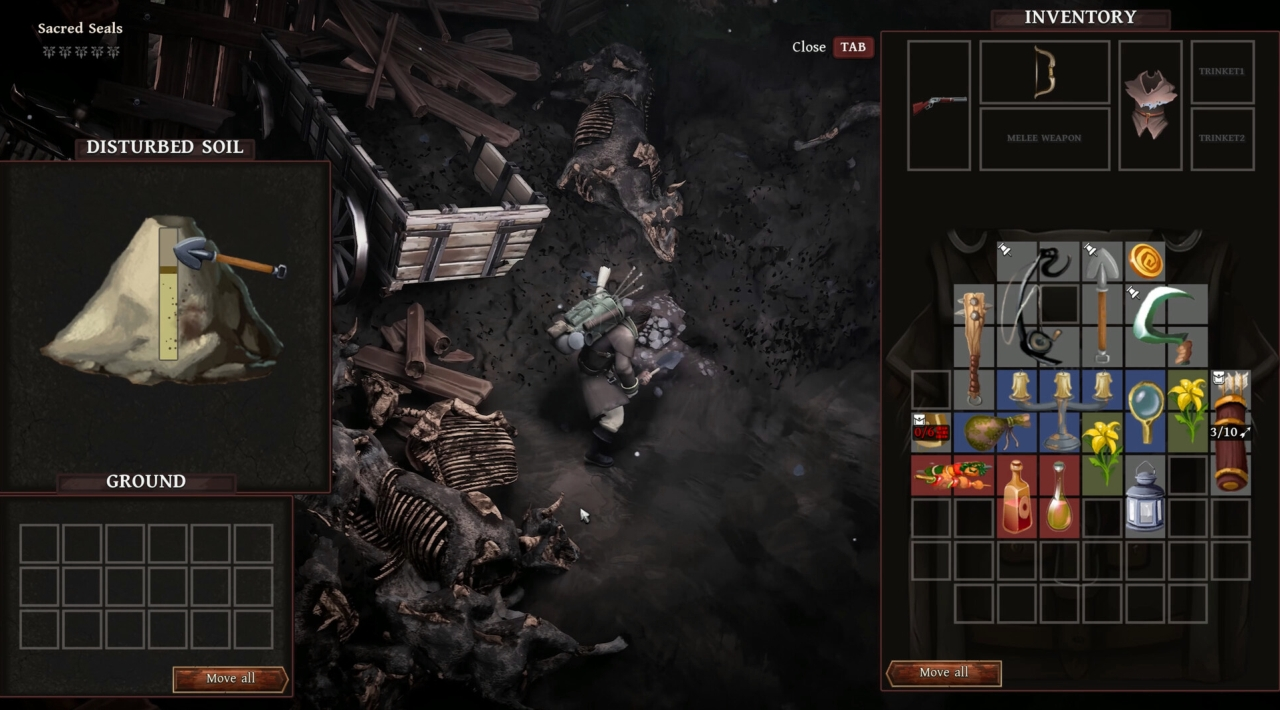The width and height of the screenshot is (1280, 710).
Task: Select the meat and vegetable skewer
Action: (952, 475)
